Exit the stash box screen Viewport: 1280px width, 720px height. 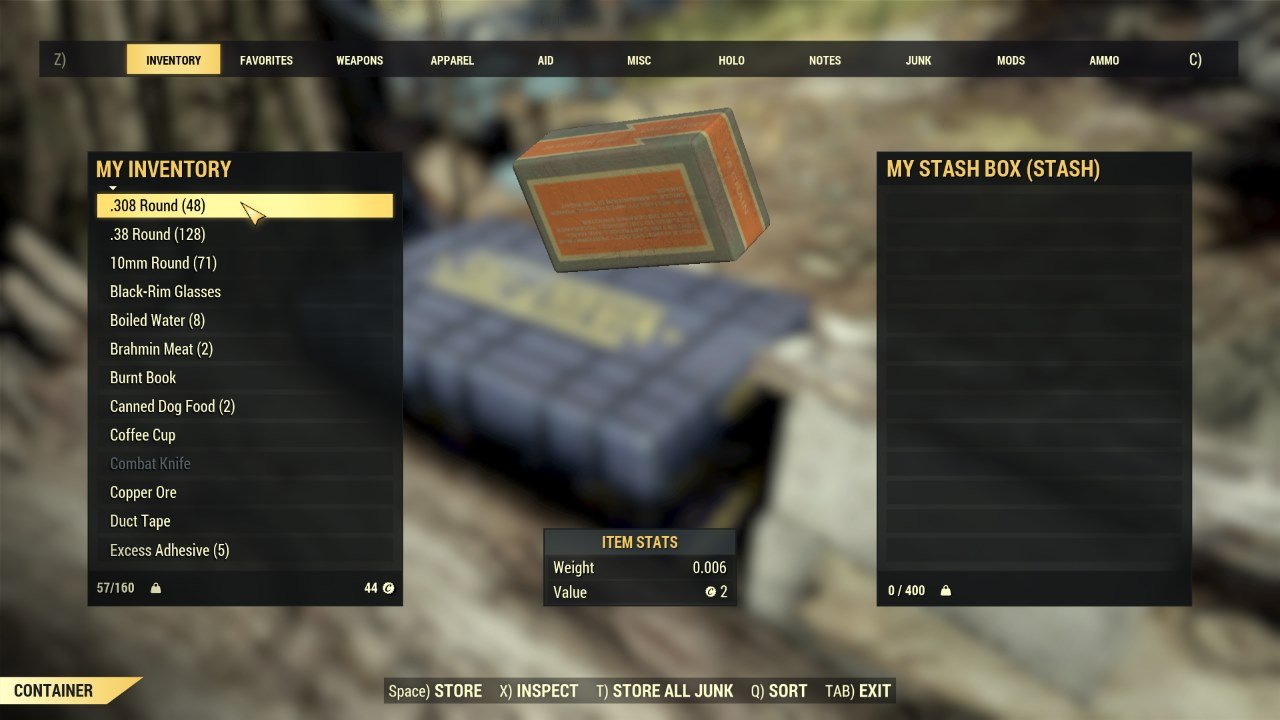tap(861, 690)
